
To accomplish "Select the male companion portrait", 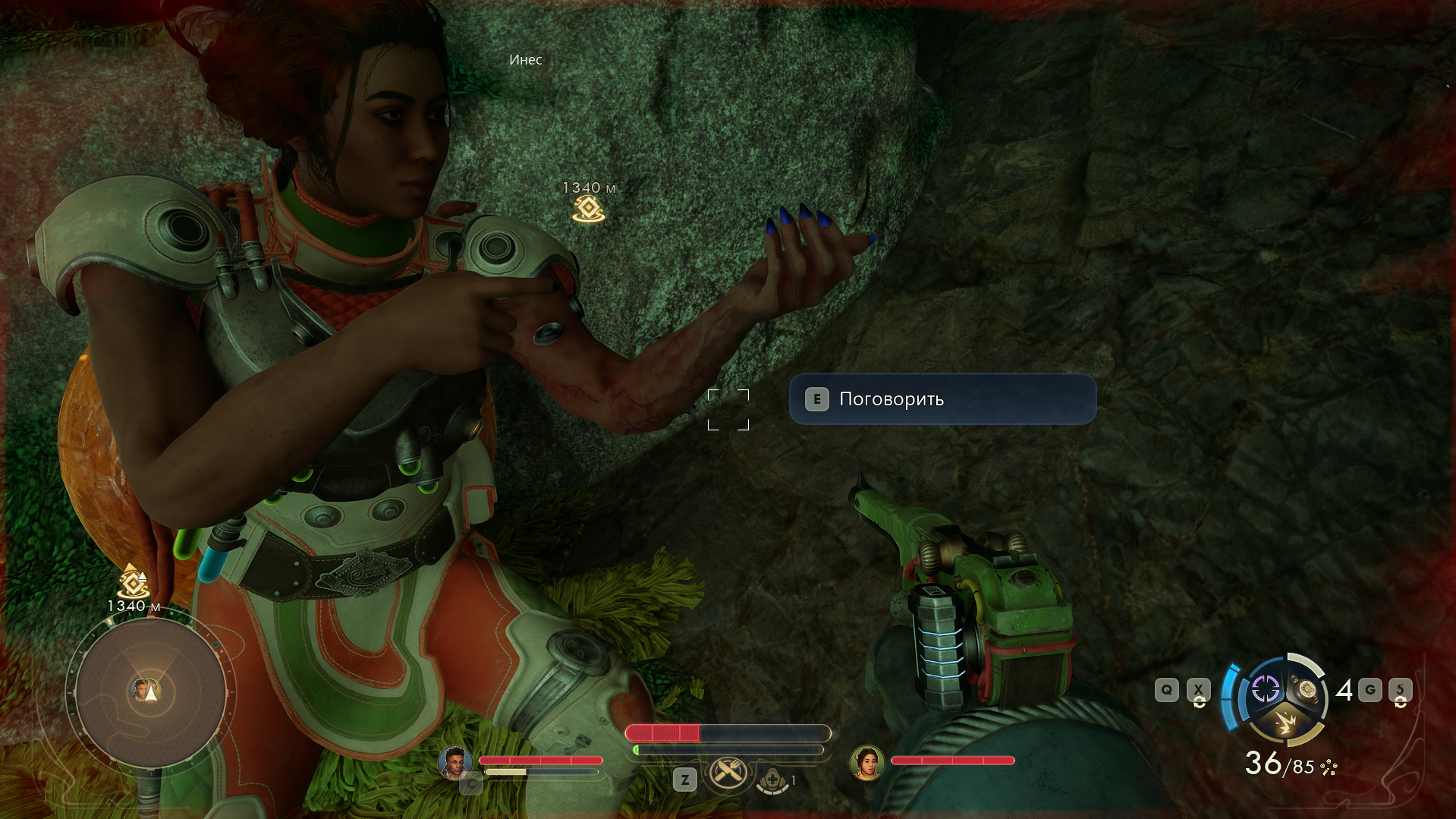I will click(455, 762).
